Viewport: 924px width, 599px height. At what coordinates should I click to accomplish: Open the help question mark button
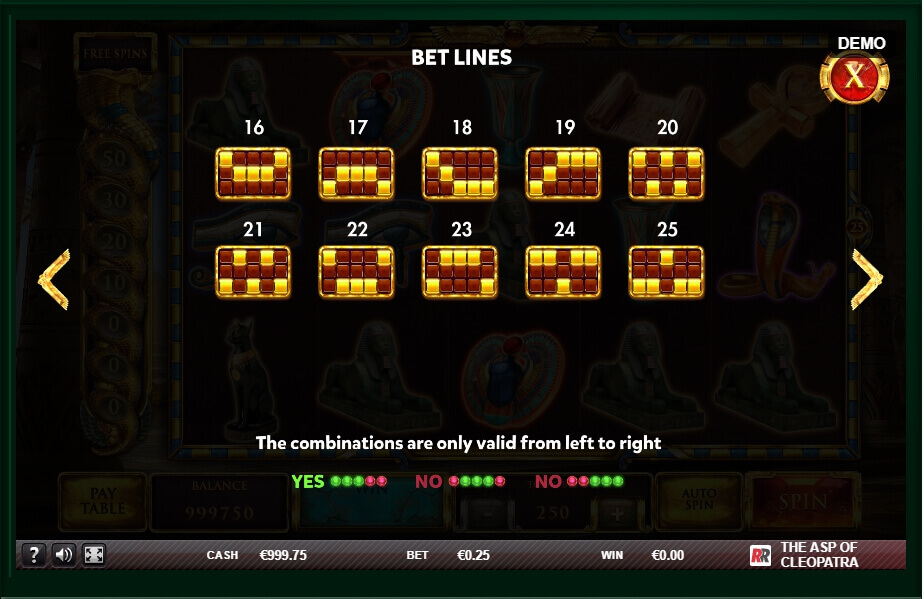(x=33, y=554)
